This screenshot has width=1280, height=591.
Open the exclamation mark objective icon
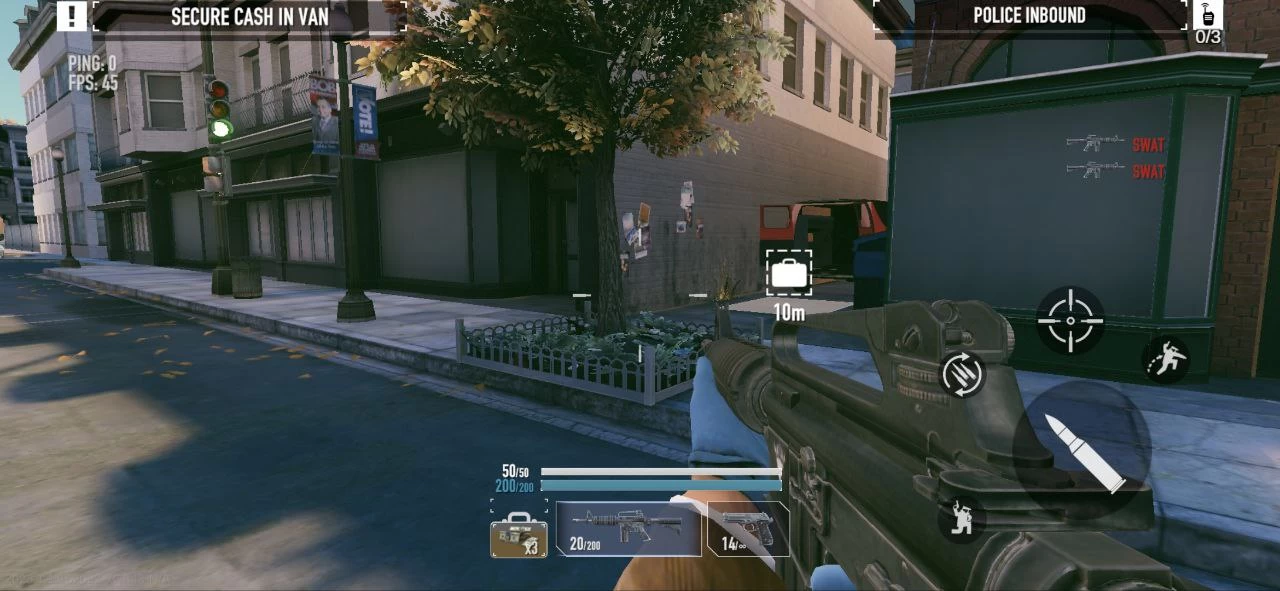(x=71, y=15)
